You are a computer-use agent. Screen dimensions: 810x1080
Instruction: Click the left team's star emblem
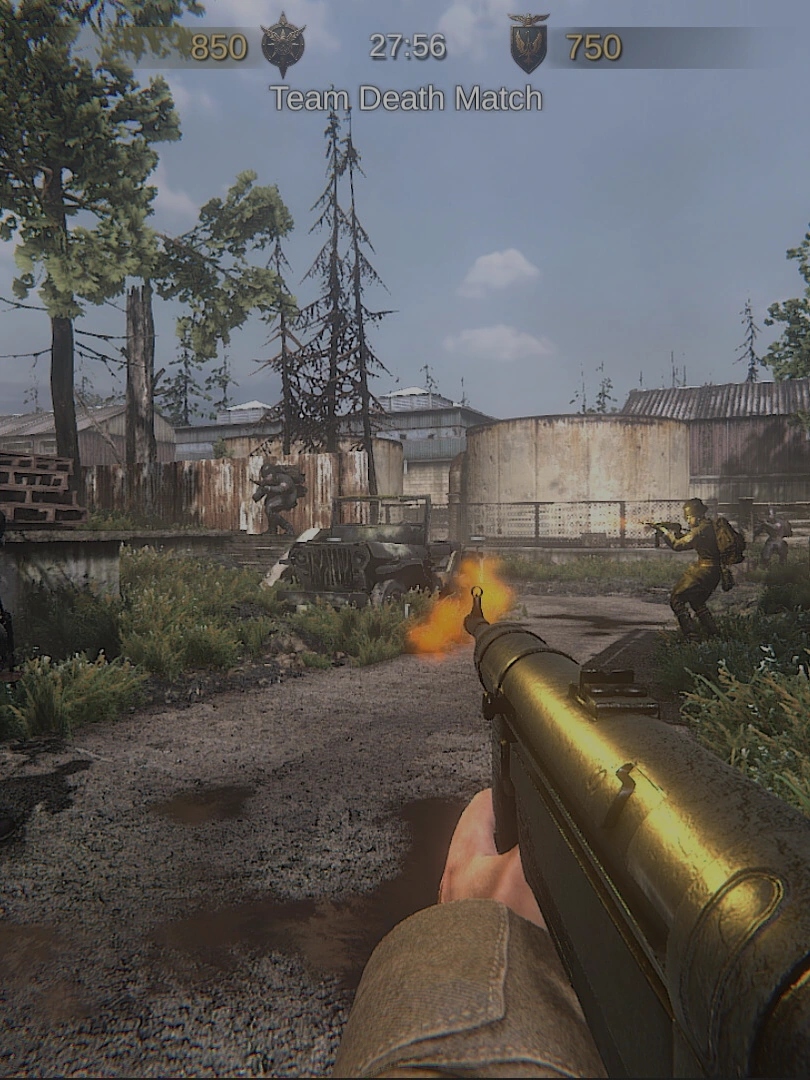(x=283, y=45)
